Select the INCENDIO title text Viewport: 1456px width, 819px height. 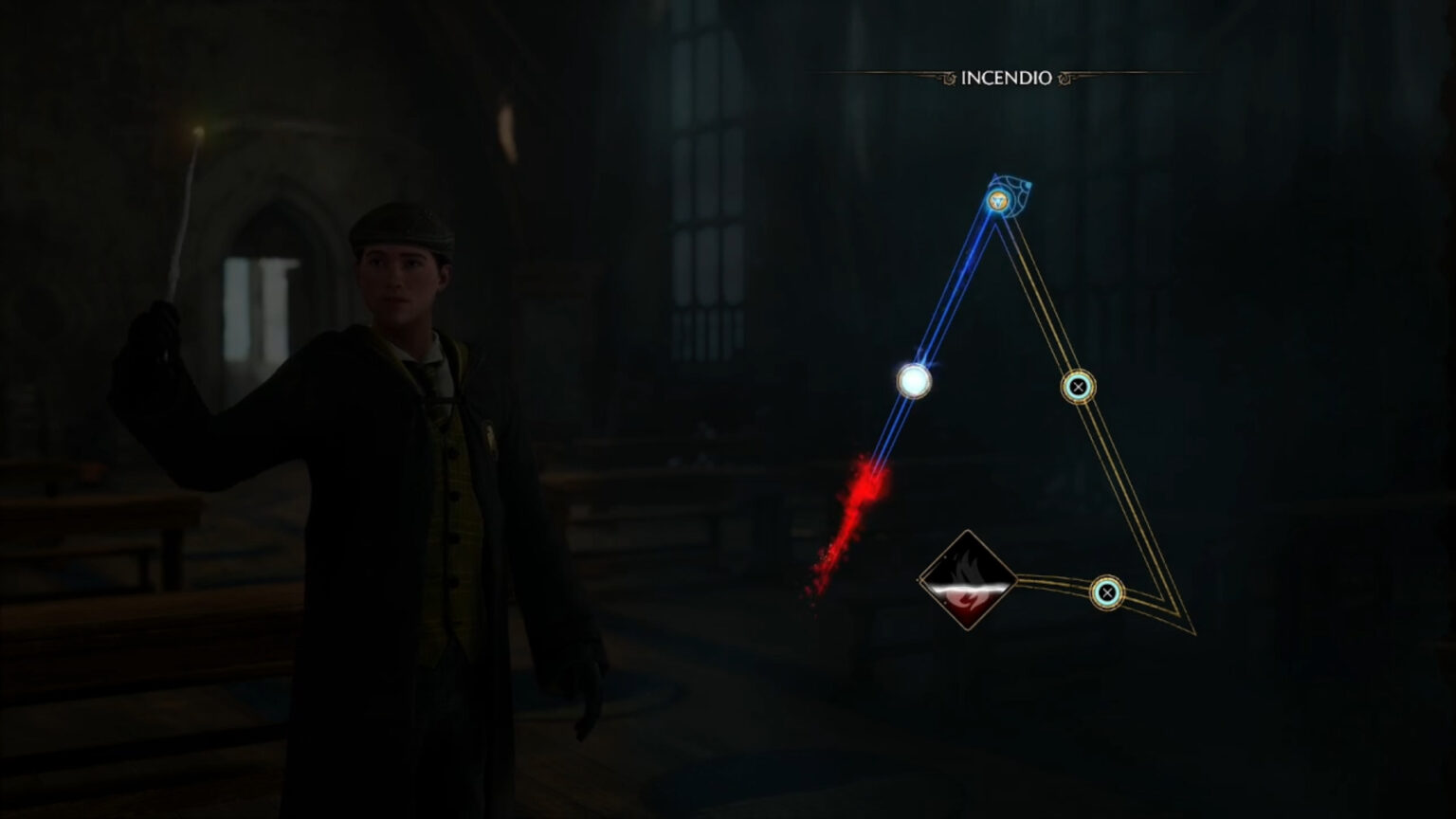(x=1007, y=79)
